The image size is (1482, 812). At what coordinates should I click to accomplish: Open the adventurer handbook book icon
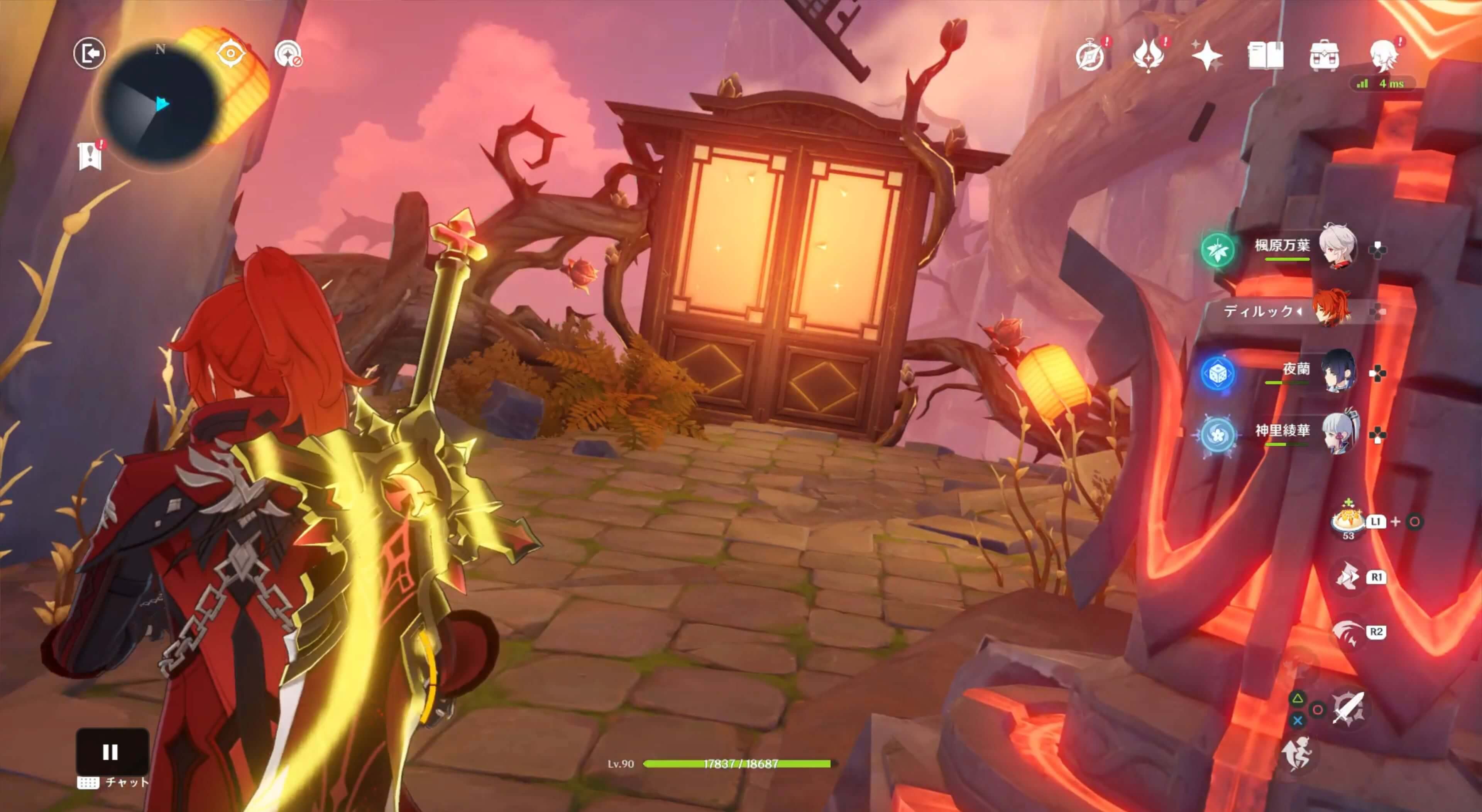coord(1265,56)
